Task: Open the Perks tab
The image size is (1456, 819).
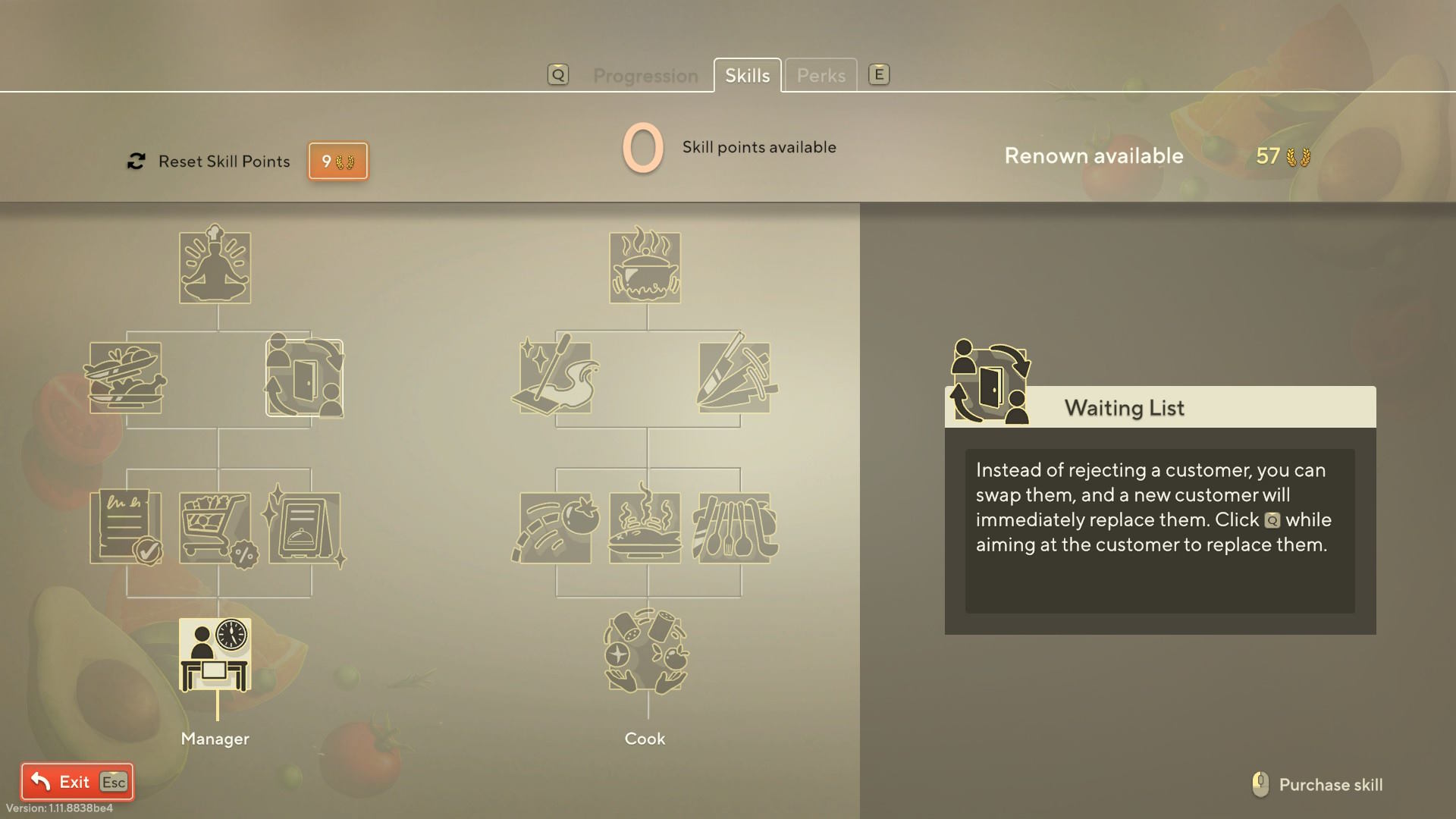Action: [821, 76]
